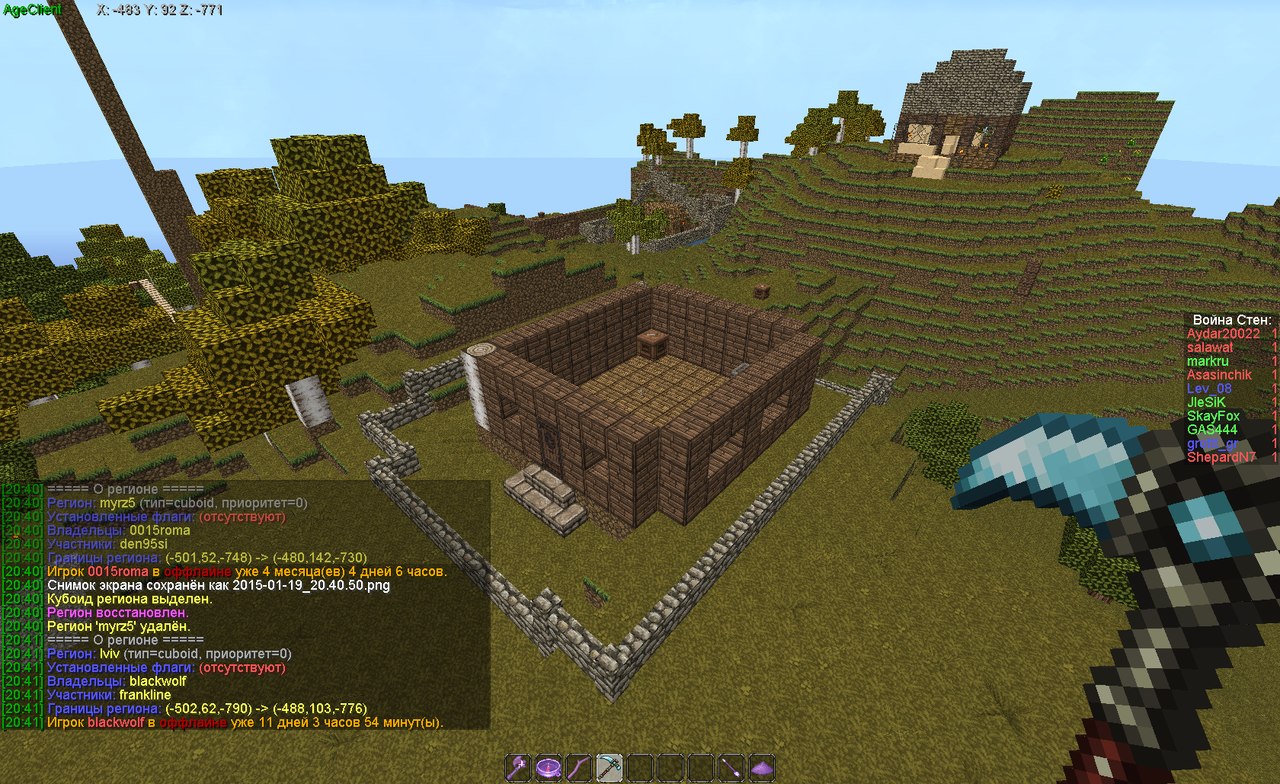Image resolution: width=1280 pixels, height=784 pixels.
Task: Select the purple stick hotbar slot
Action: coord(579,767)
